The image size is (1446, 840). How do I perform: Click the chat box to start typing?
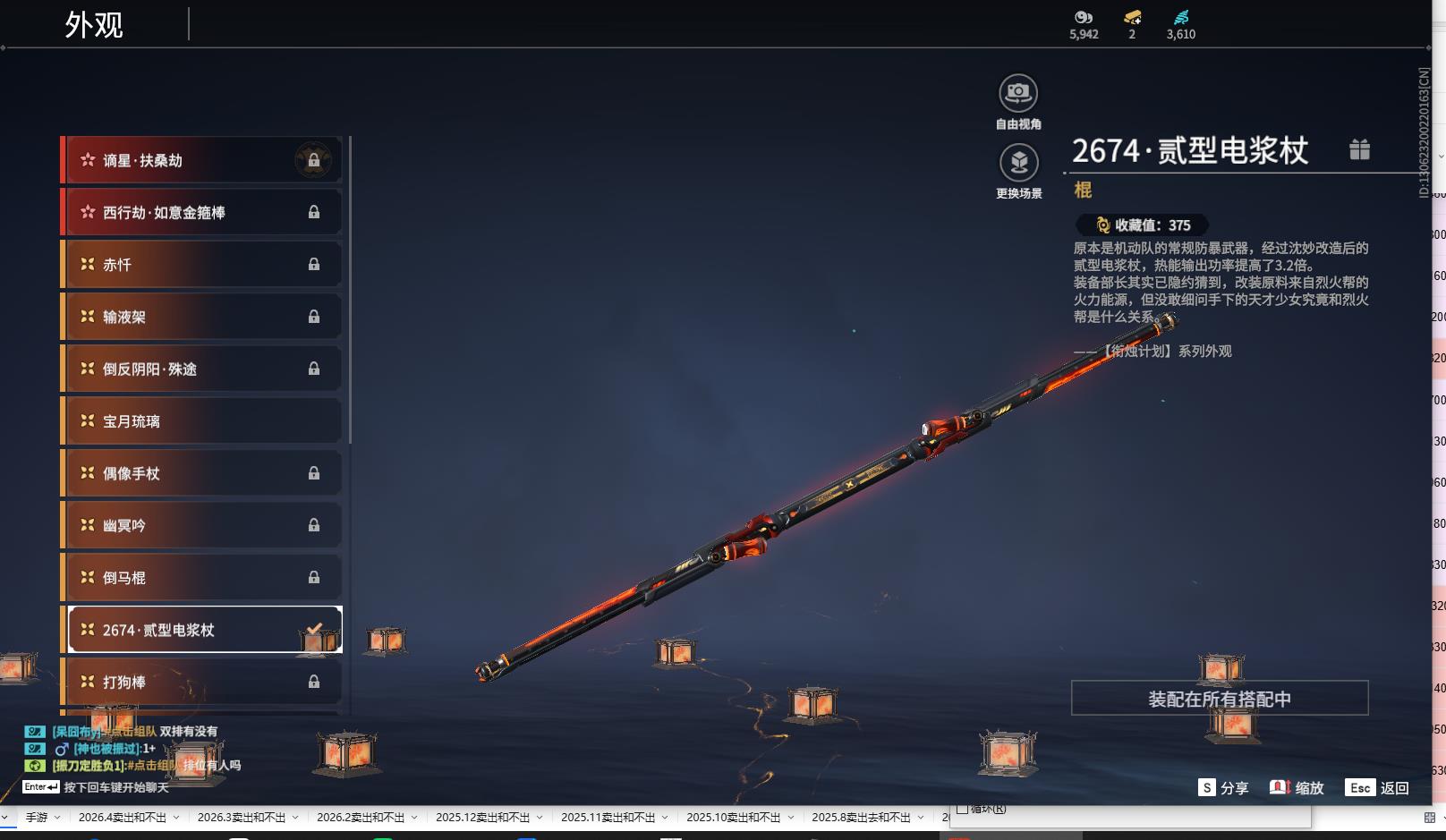point(115,788)
